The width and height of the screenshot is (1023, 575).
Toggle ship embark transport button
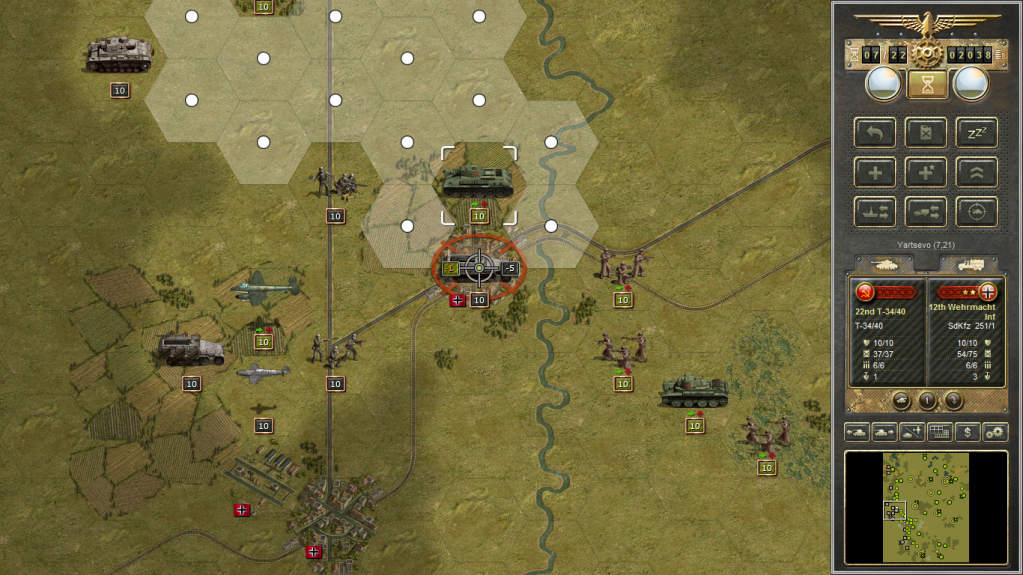pyautogui.click(x=875, y=211)
